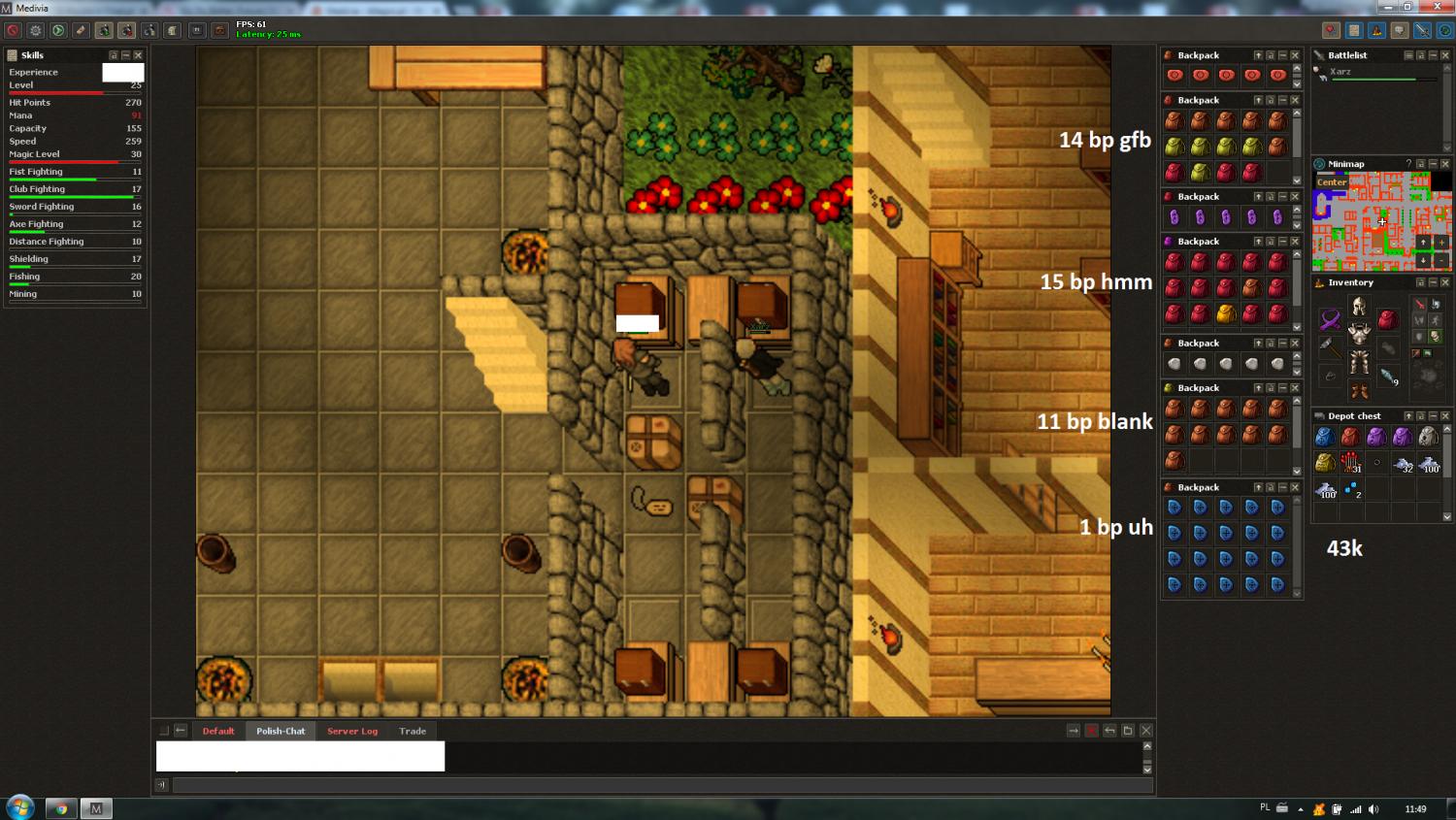Close the Minimap panel

(1445, 164)
